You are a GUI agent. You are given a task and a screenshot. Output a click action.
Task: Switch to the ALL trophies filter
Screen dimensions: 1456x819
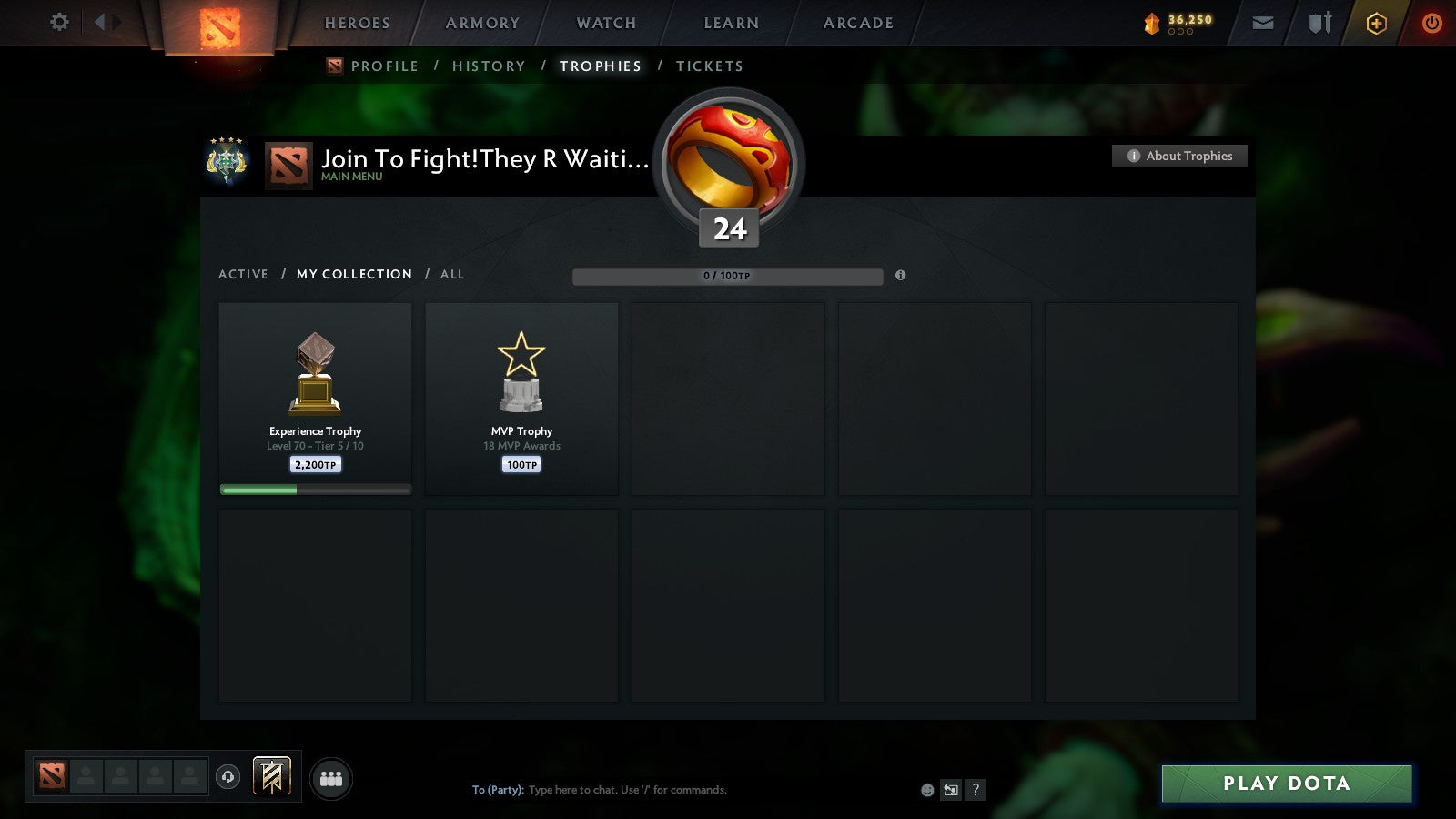451,274
